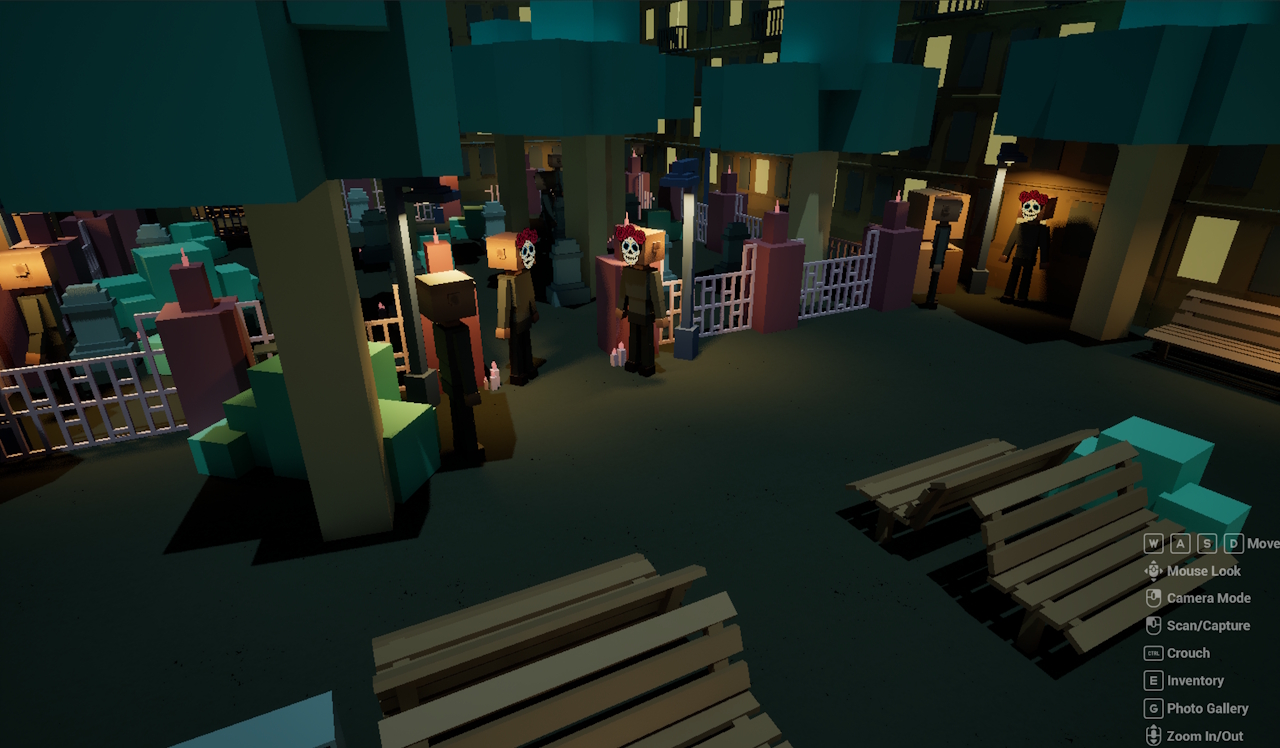Open the Inventory via its text label

pos(1196,680)
